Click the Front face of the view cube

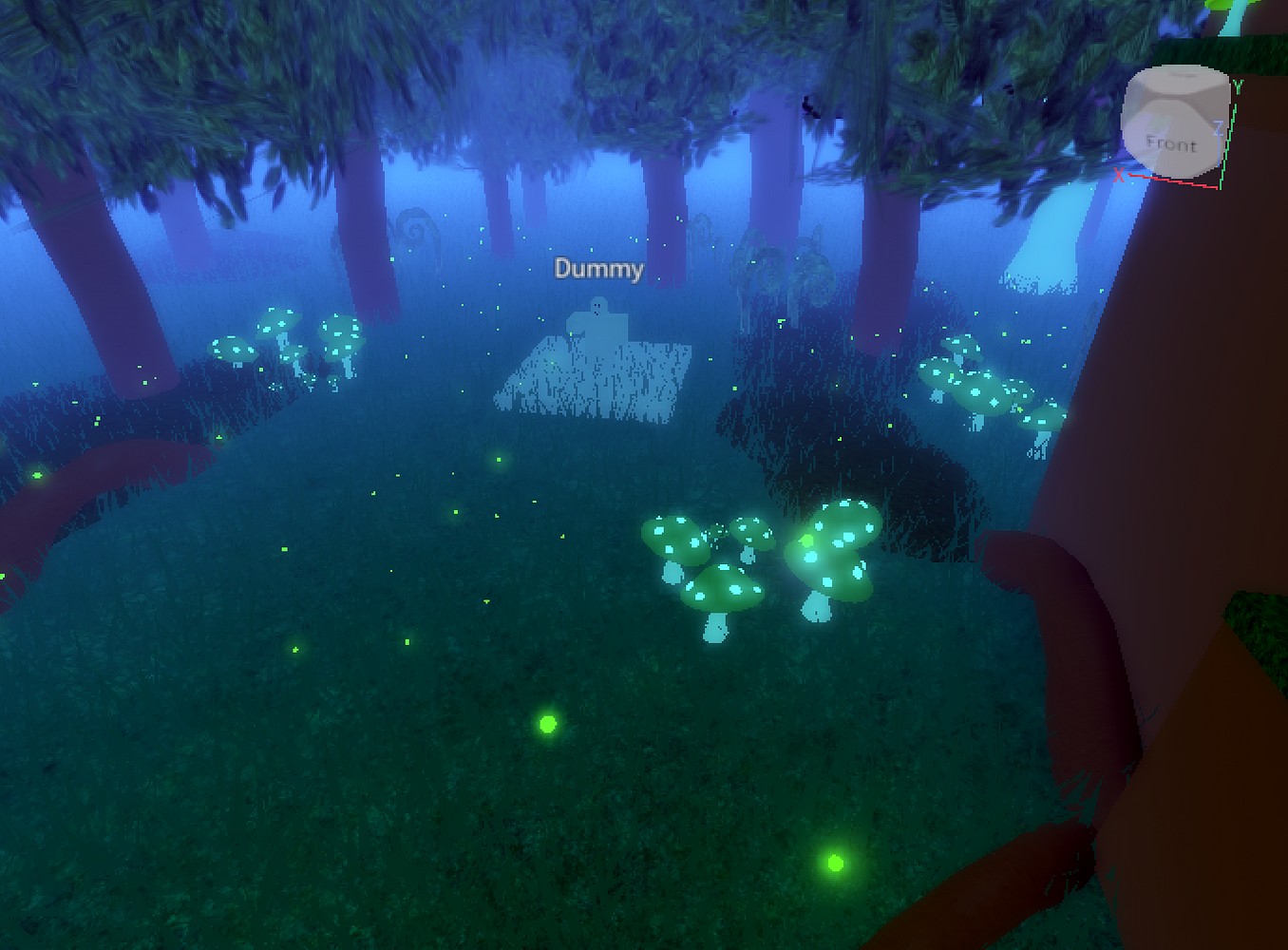[1170, 142]
